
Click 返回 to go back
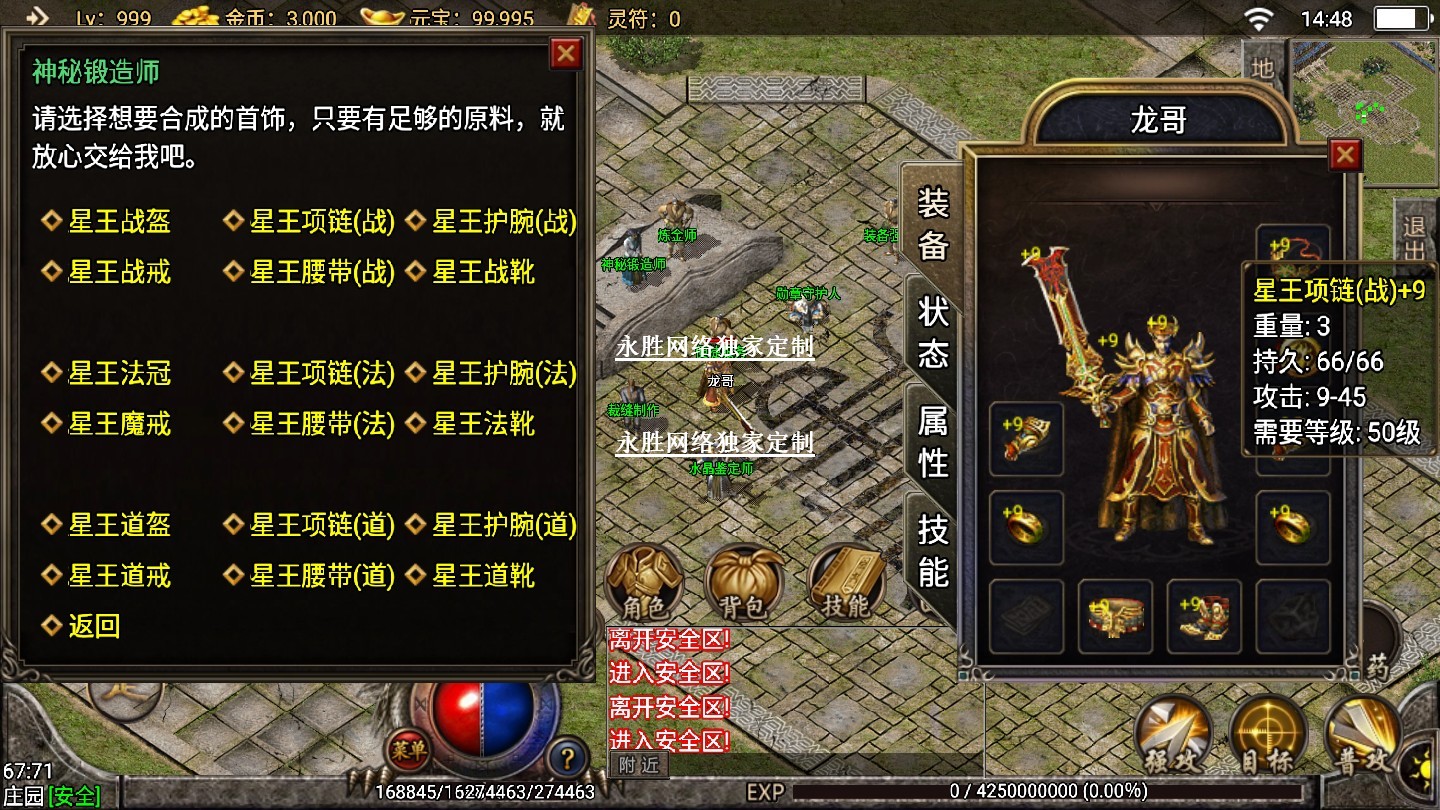[94, 627]
